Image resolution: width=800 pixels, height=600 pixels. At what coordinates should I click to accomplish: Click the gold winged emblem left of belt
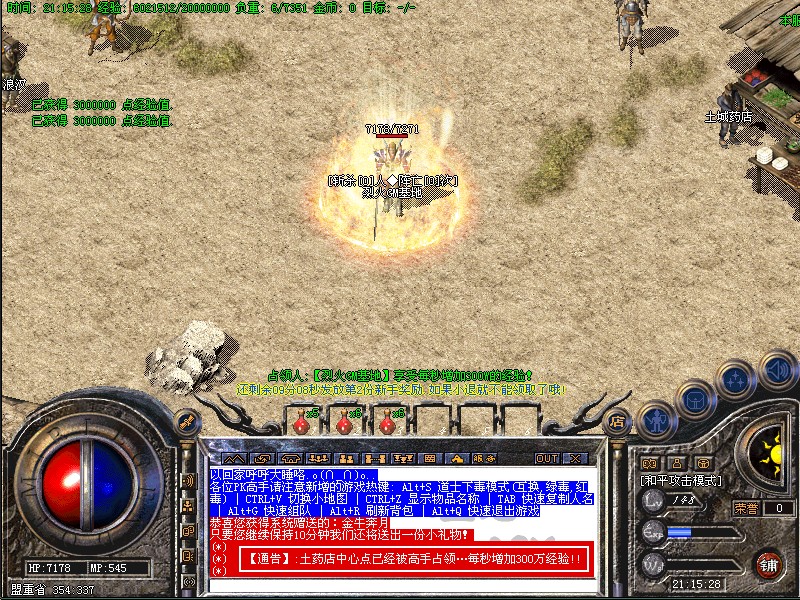click(x=186, y=421)
